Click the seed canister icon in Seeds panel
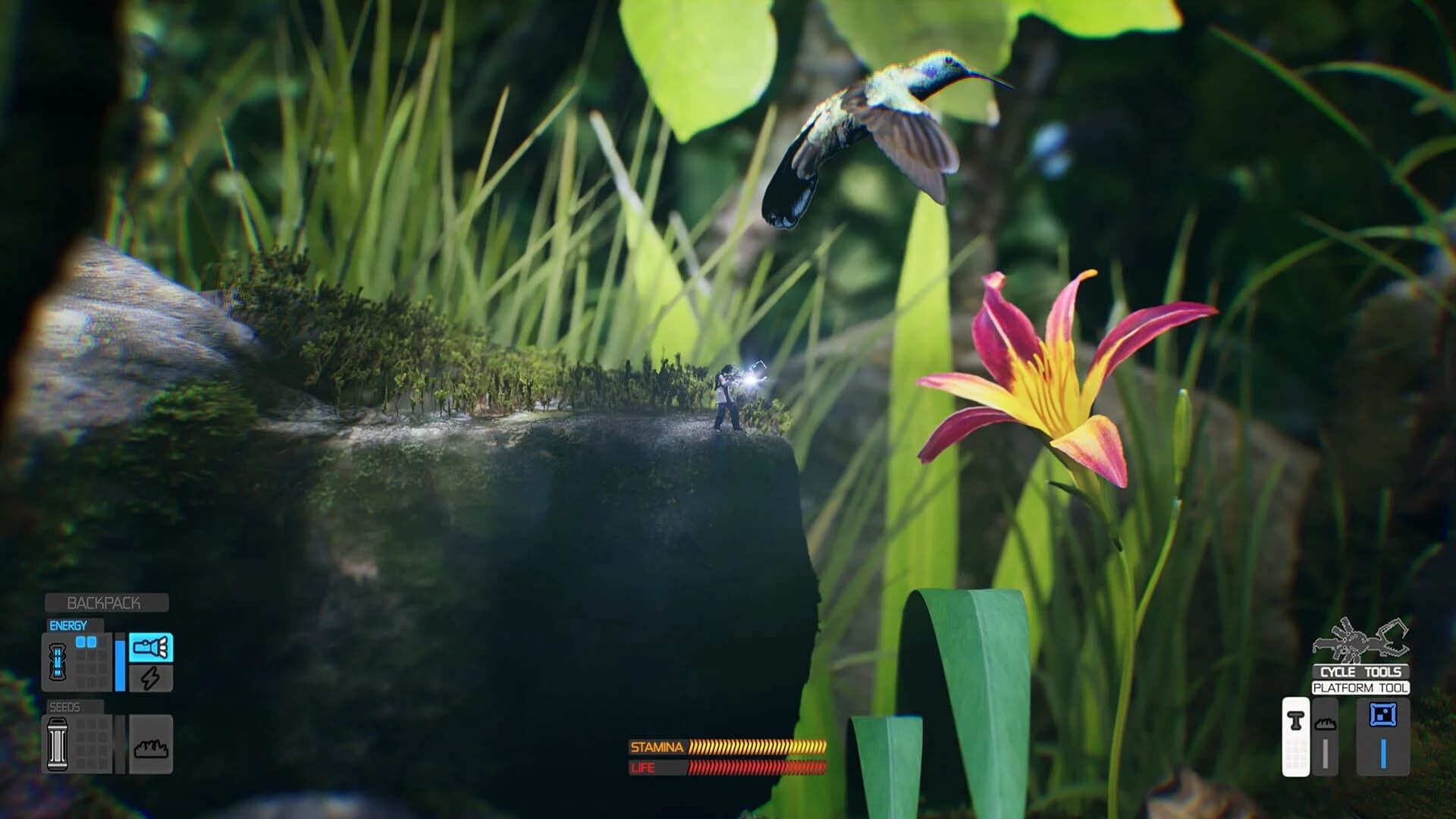The height and width of the screenshot is (819, 1456). [x=58, y=745]
